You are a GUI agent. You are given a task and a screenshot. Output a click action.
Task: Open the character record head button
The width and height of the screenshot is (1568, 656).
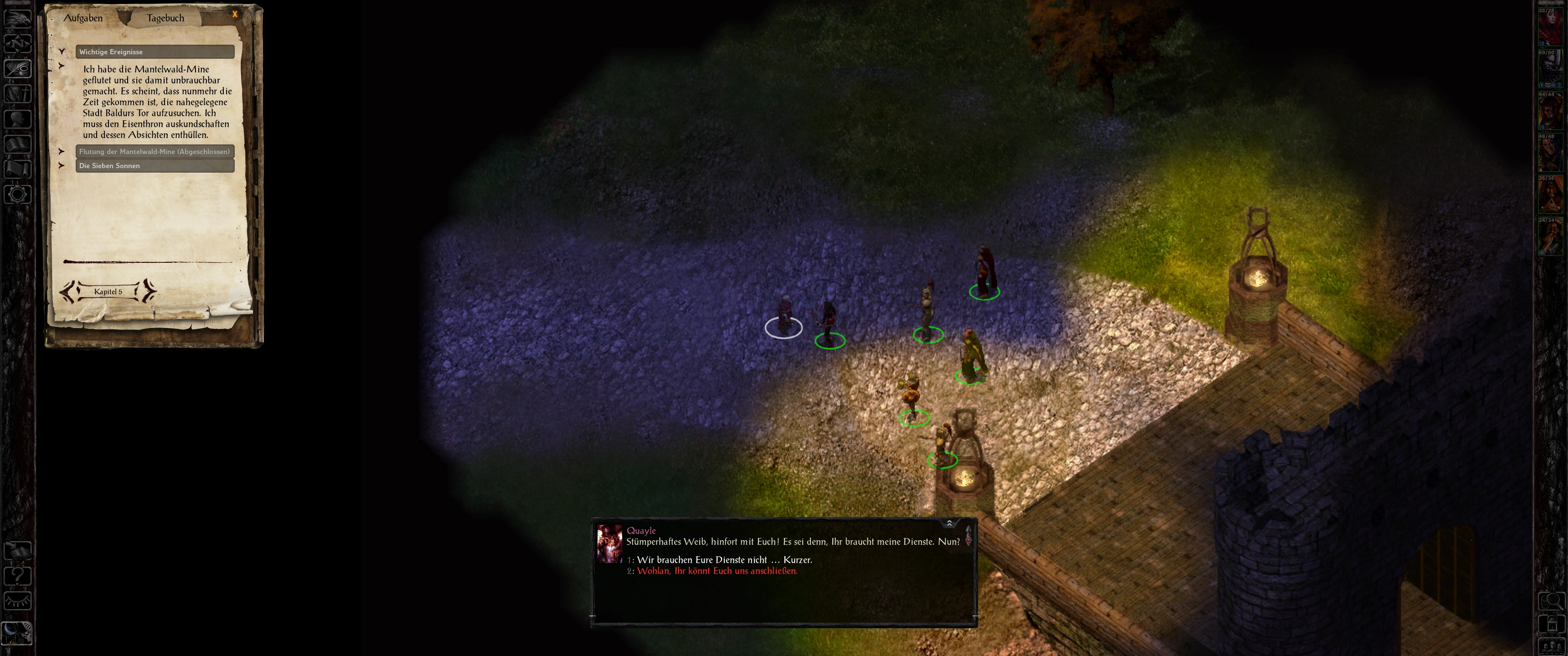pos(18,118)
